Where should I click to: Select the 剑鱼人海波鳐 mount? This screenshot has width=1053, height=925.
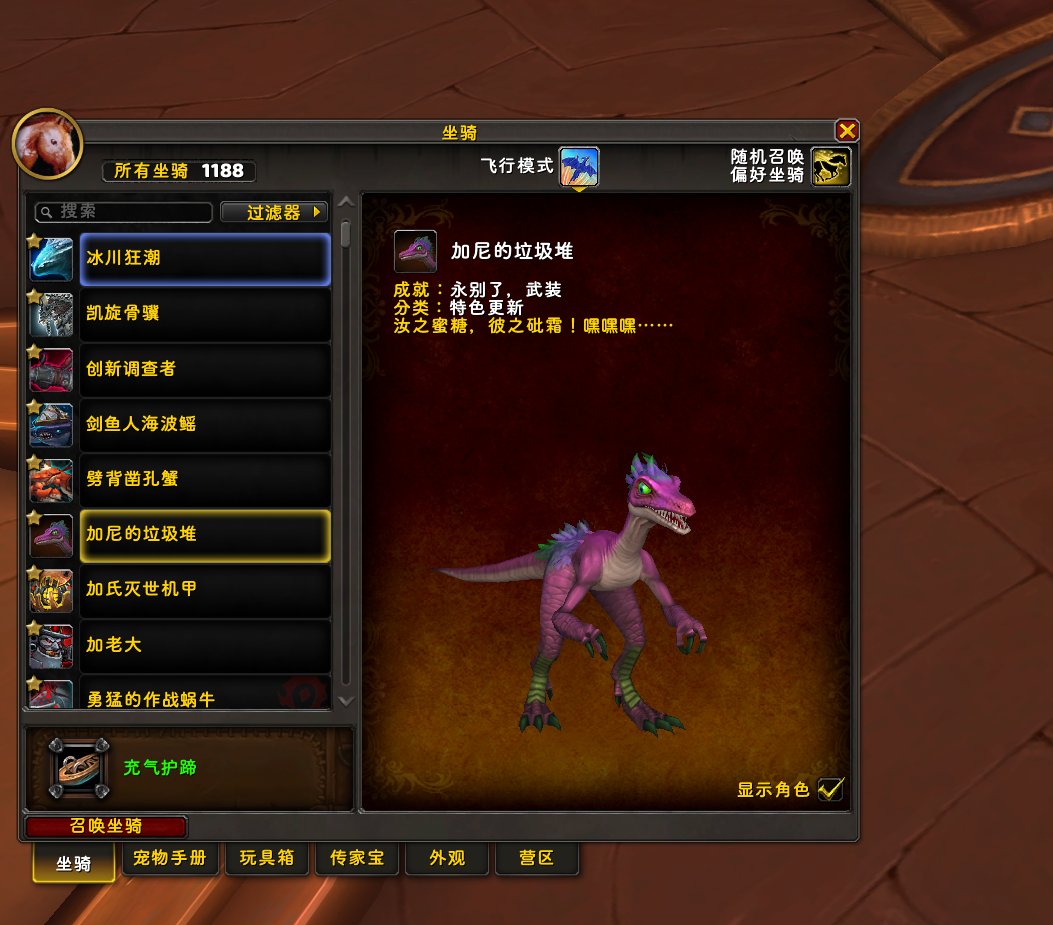[204, 424]
